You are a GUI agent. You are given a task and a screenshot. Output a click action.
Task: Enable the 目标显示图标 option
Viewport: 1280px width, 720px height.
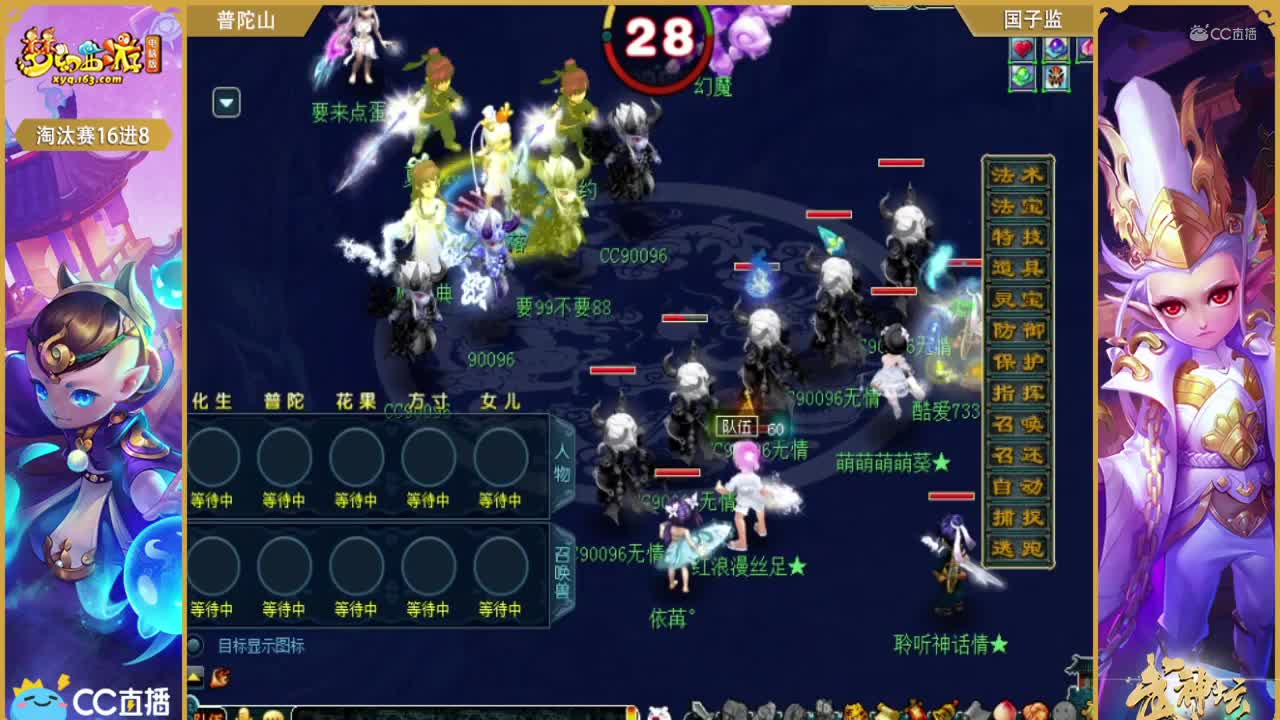pyautogui.click(x=196, y=646)
